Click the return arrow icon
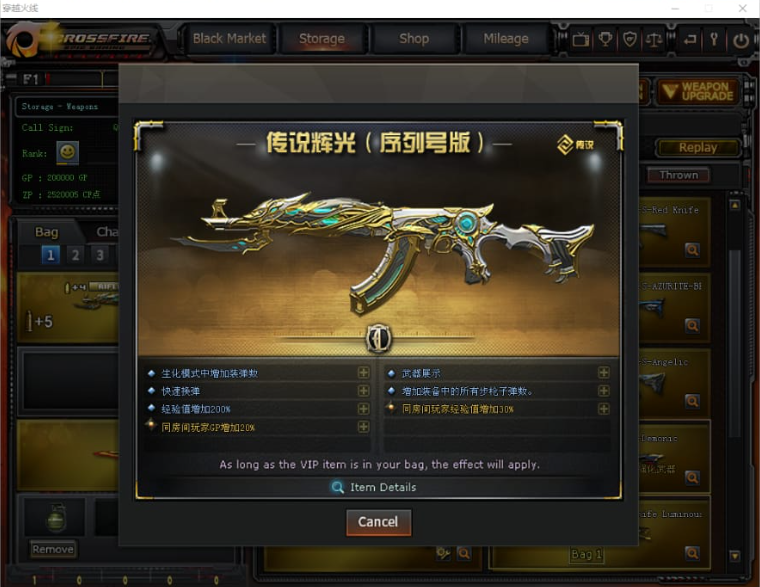 [689, 40]
